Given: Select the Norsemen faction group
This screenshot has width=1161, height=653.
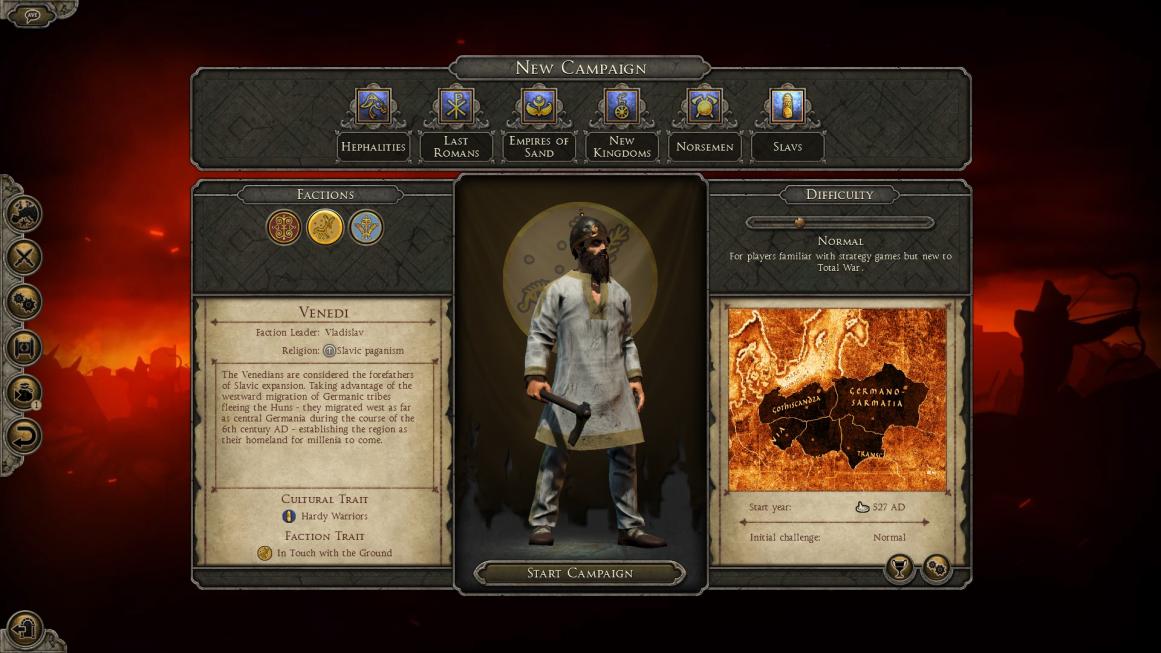Looking at the screenshot, I should pyautogui.click(x=704, y=107).
